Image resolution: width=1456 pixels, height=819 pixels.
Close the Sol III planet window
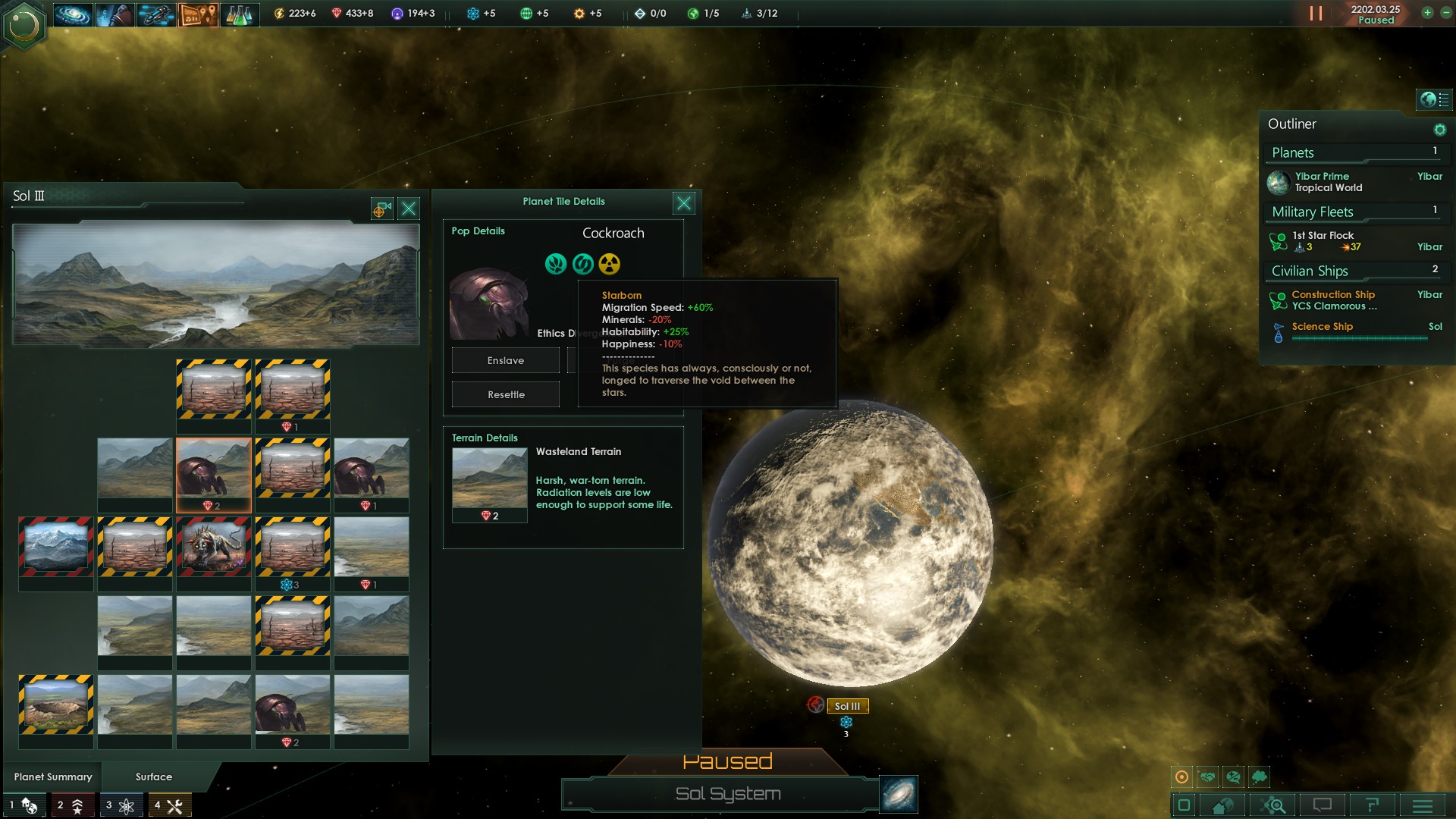click(x=409, y=209)
